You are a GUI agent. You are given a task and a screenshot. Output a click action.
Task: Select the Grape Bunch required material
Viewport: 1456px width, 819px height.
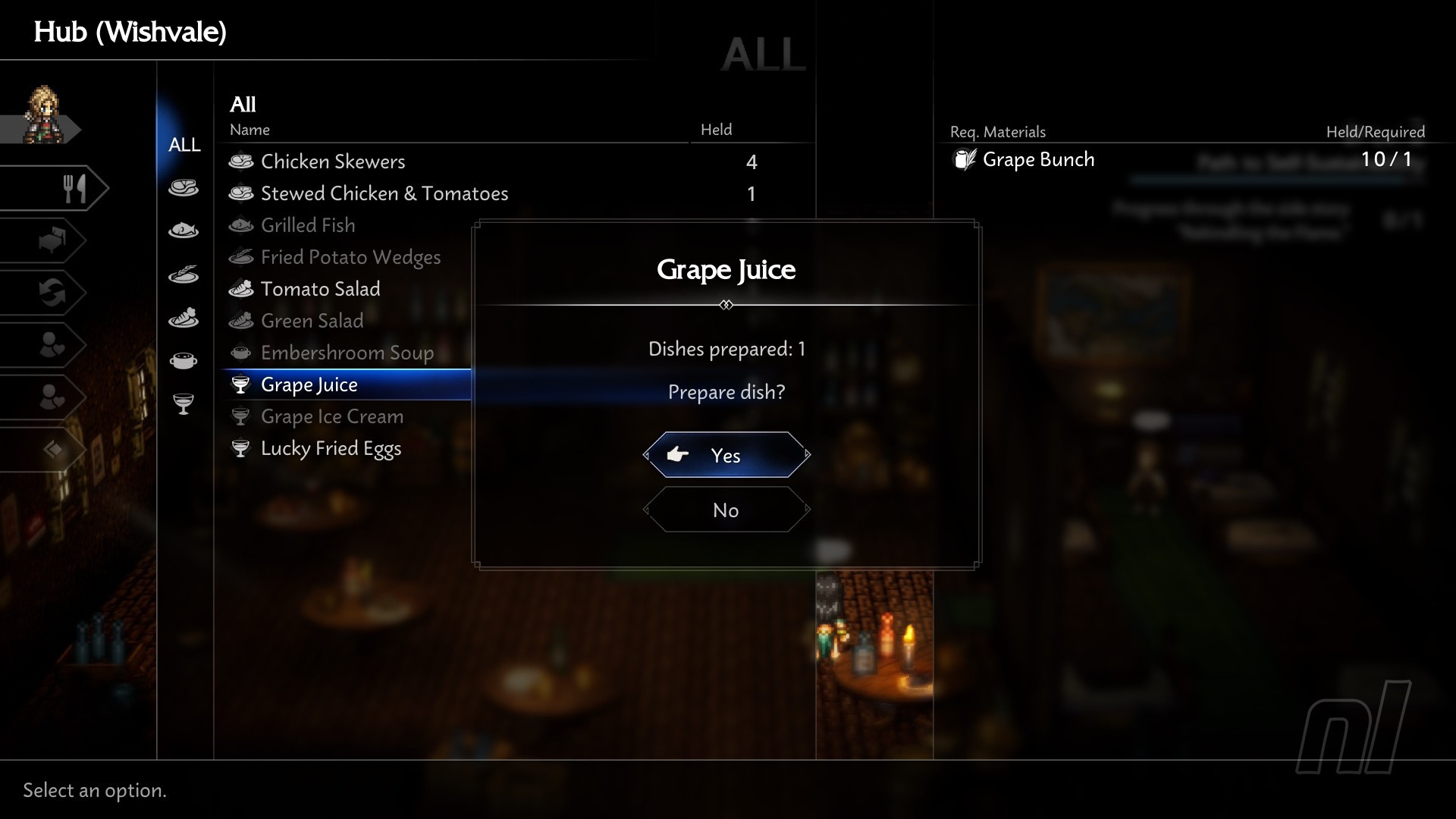click(x=1038, y=159)
